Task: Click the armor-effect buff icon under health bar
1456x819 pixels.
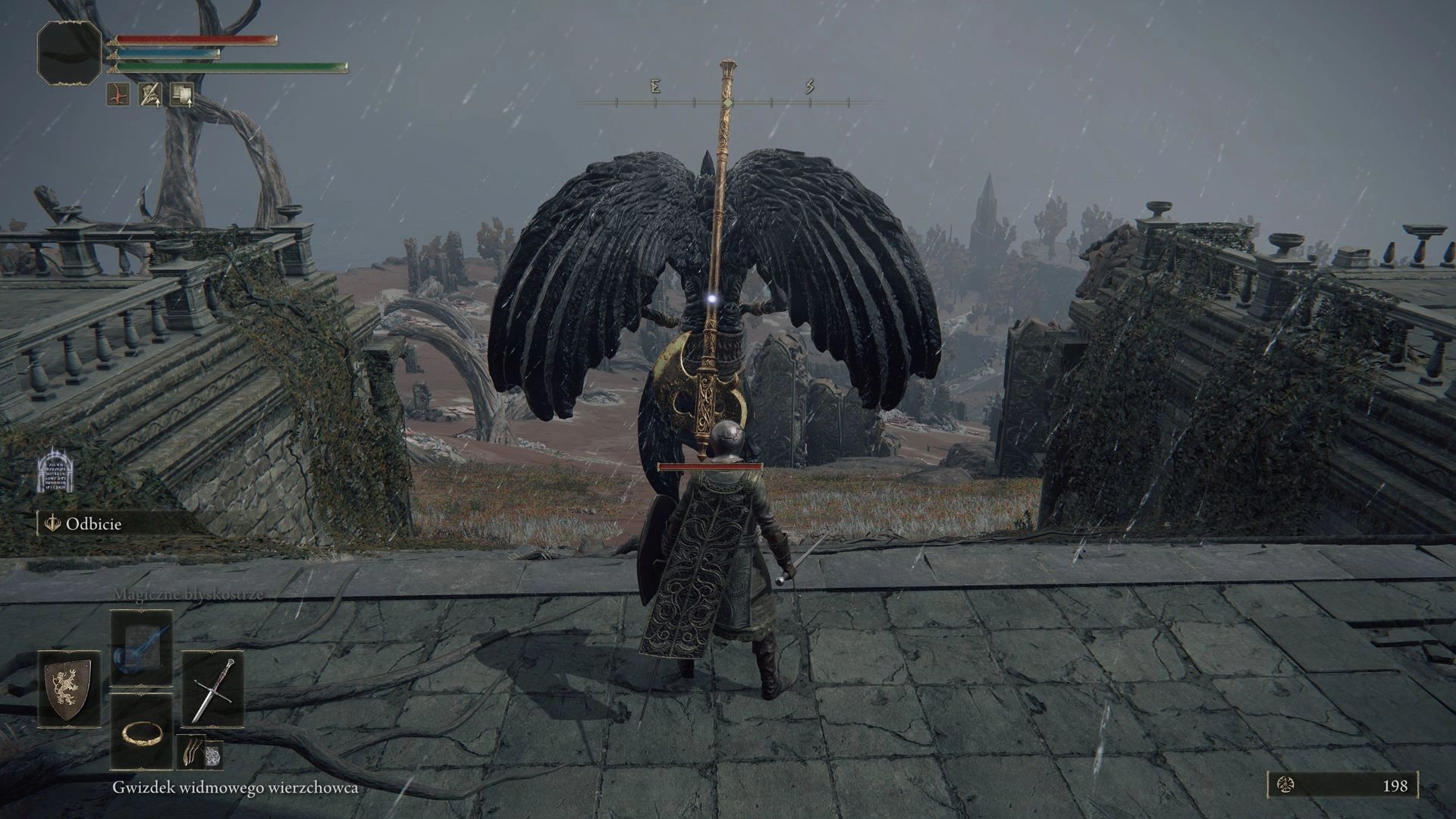Action: tap(149, 95)
